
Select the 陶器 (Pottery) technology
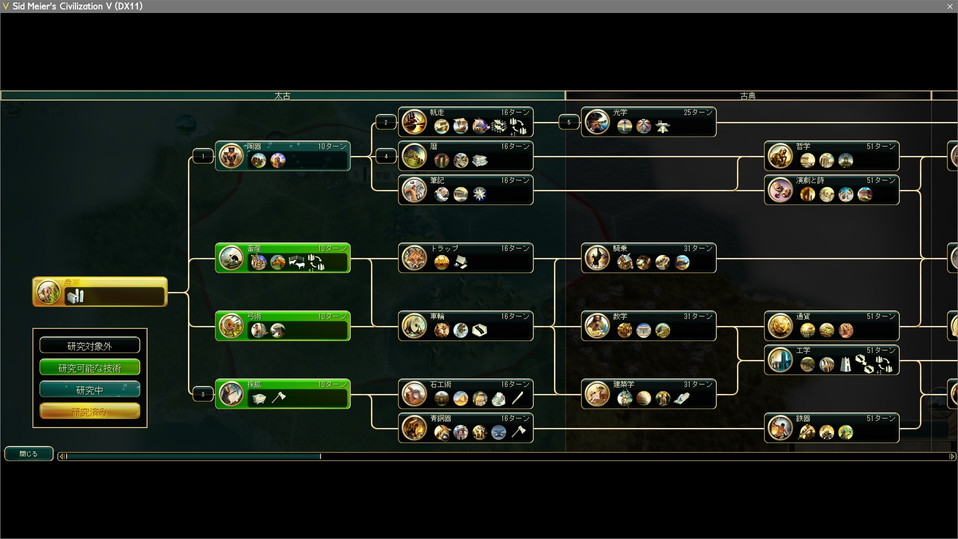click(283, 155)
